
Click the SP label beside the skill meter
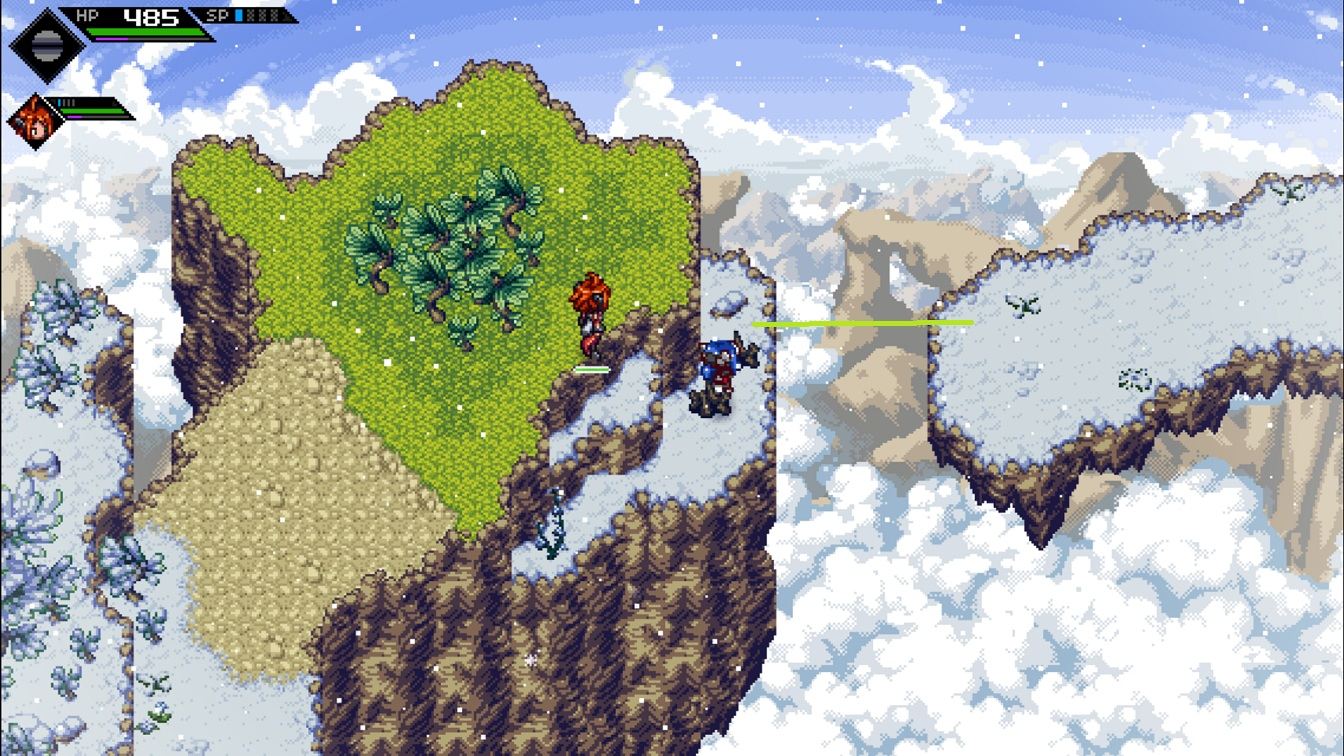tap(216, 16)
